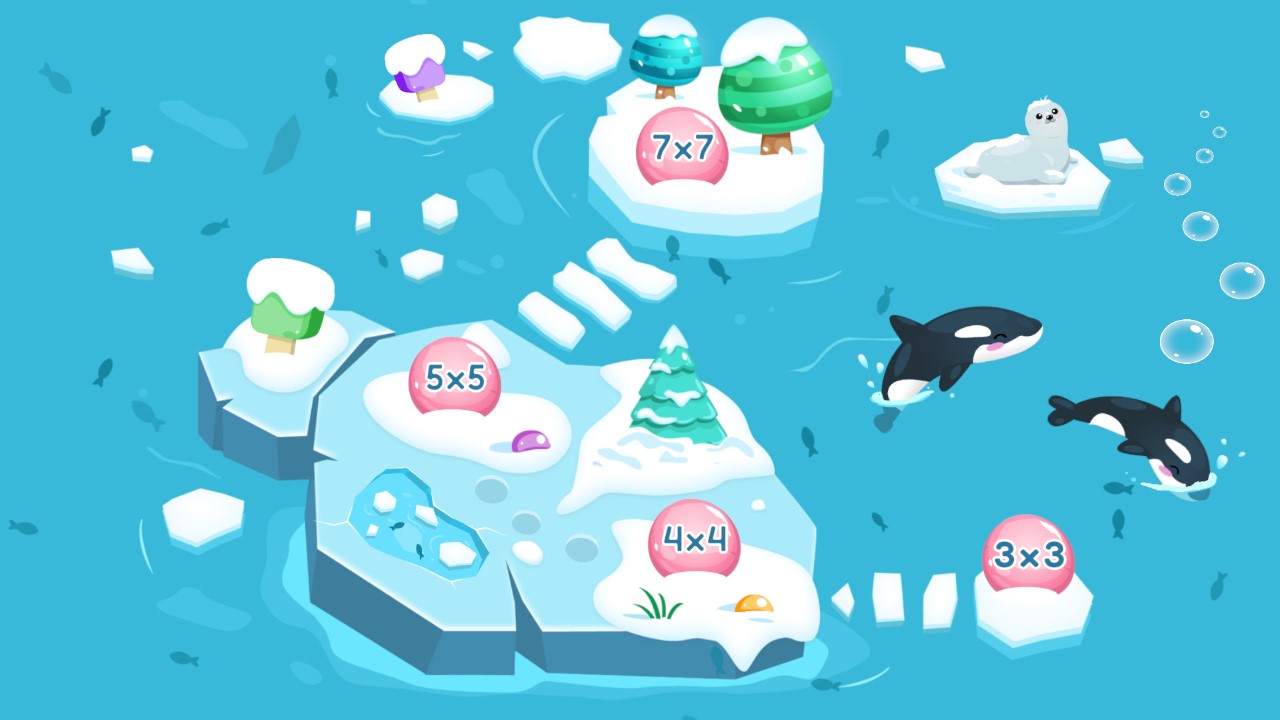
Task: Click the purple mushroom on the small iceberg
Action: (418, 75)
